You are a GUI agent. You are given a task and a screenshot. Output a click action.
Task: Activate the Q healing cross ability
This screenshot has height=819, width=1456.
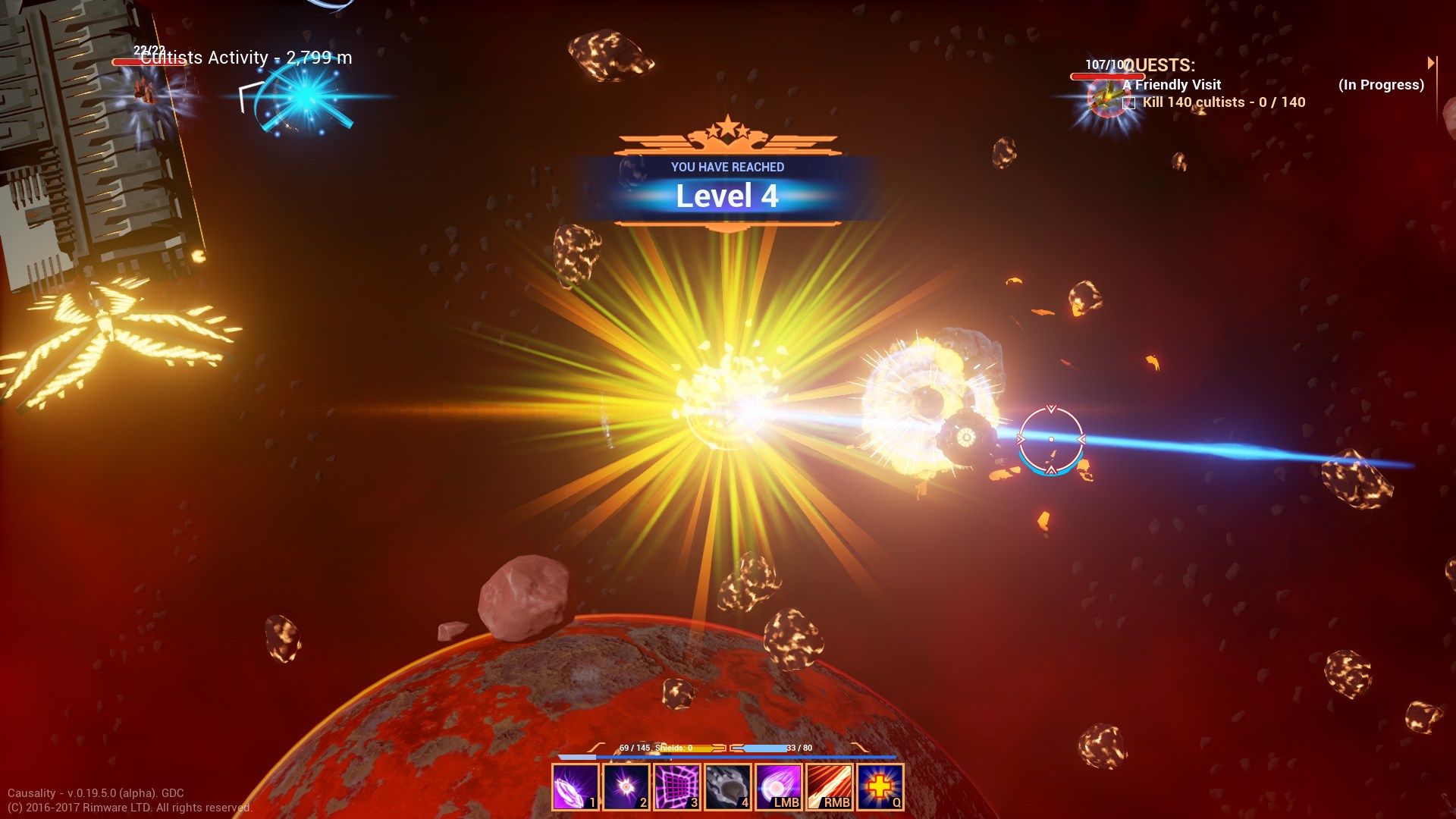[x=880, y=788]
